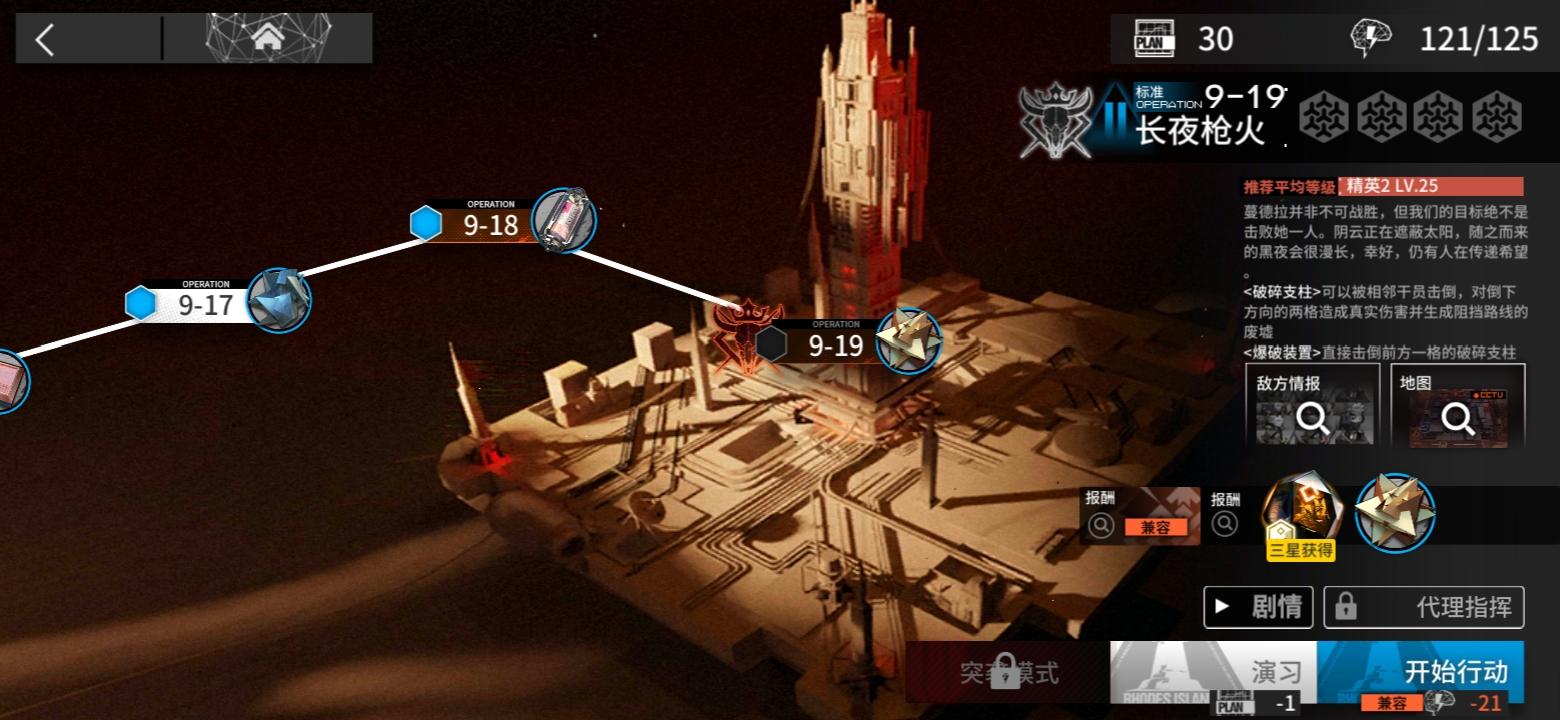This screenshot has height=720, width=1560.
Task: Open the map (地图) preview
Action: tap(1457, 405)
